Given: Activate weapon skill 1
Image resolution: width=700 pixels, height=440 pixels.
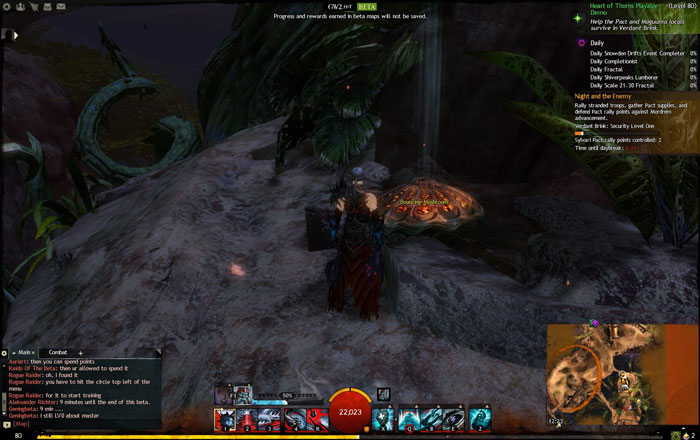Looking at the screenshot, I should pyautogui.click(x=223, y=418).
